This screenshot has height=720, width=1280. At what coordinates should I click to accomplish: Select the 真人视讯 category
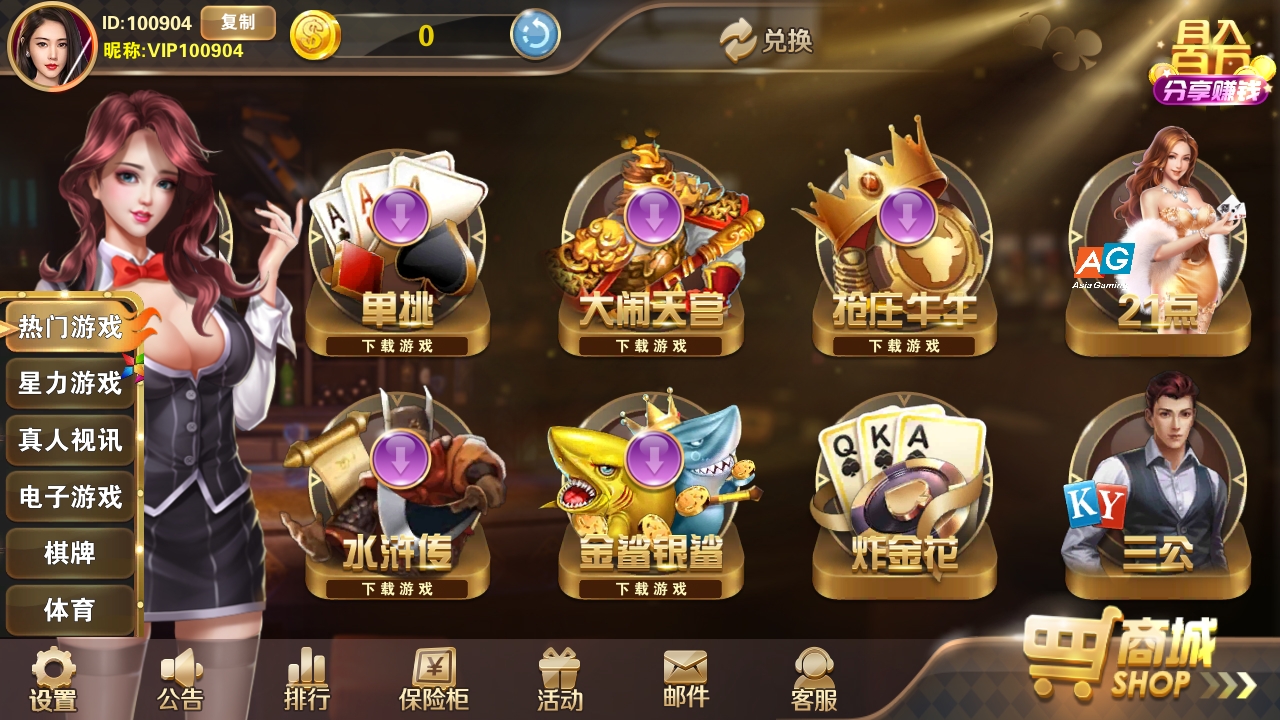point(70,440)
